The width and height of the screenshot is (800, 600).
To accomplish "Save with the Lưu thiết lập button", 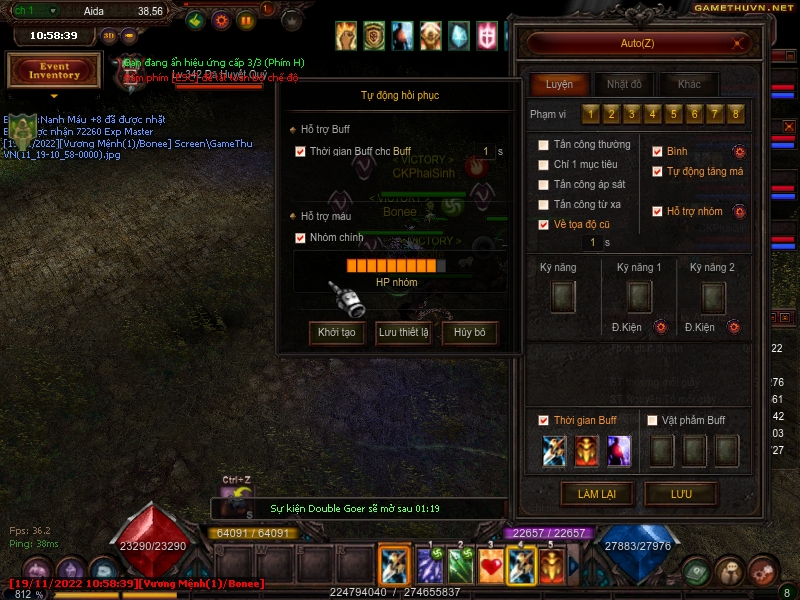I will (402, 333).
